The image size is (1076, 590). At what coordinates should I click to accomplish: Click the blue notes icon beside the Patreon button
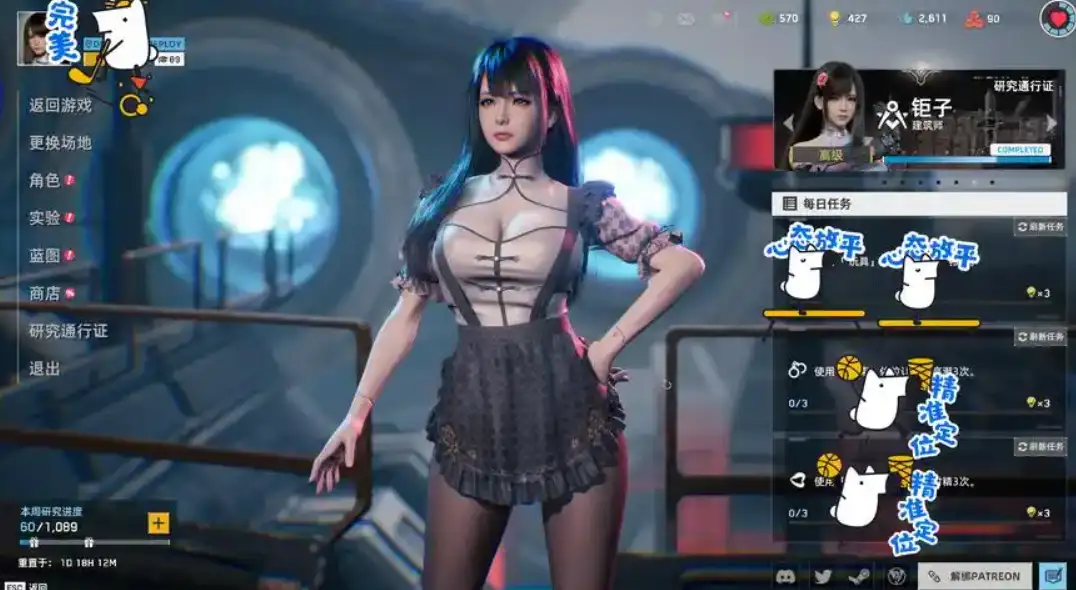tap(1052, 576)
